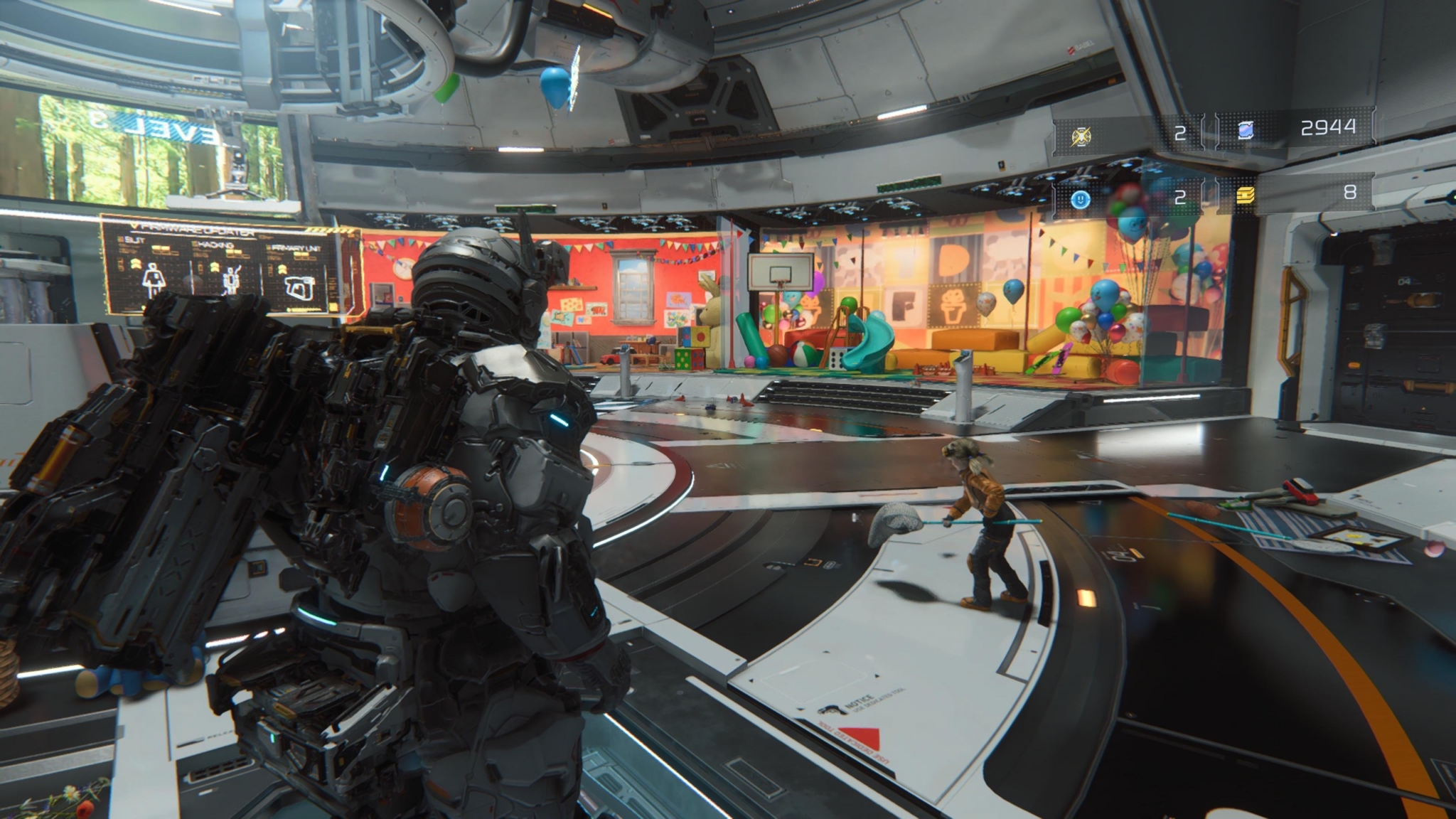The height and width of the screenshot is (819, 1456).
Task: Select the blue crystal currency icon
Action: pyautogui.click(x=1246, y=130)
